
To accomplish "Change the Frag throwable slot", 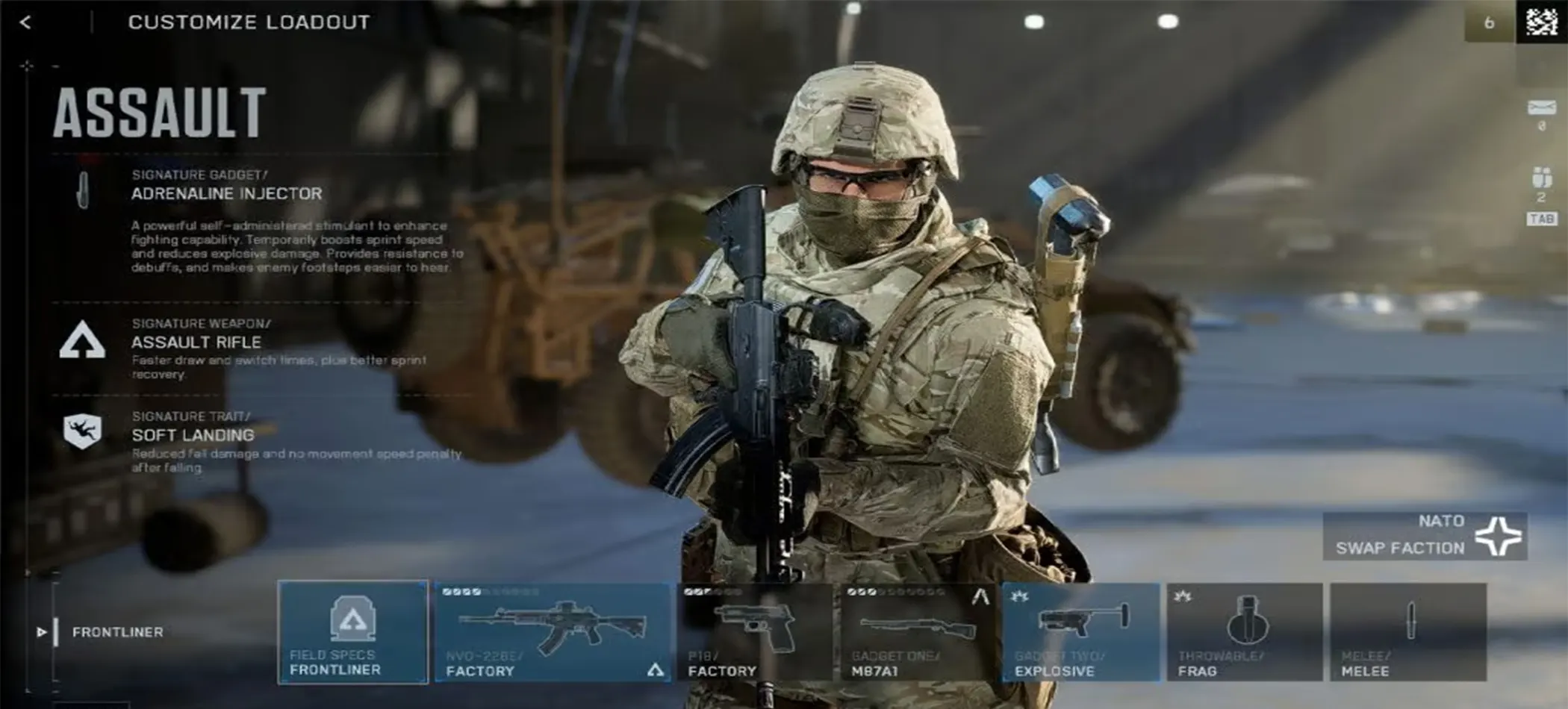I will pos(1244,631).
